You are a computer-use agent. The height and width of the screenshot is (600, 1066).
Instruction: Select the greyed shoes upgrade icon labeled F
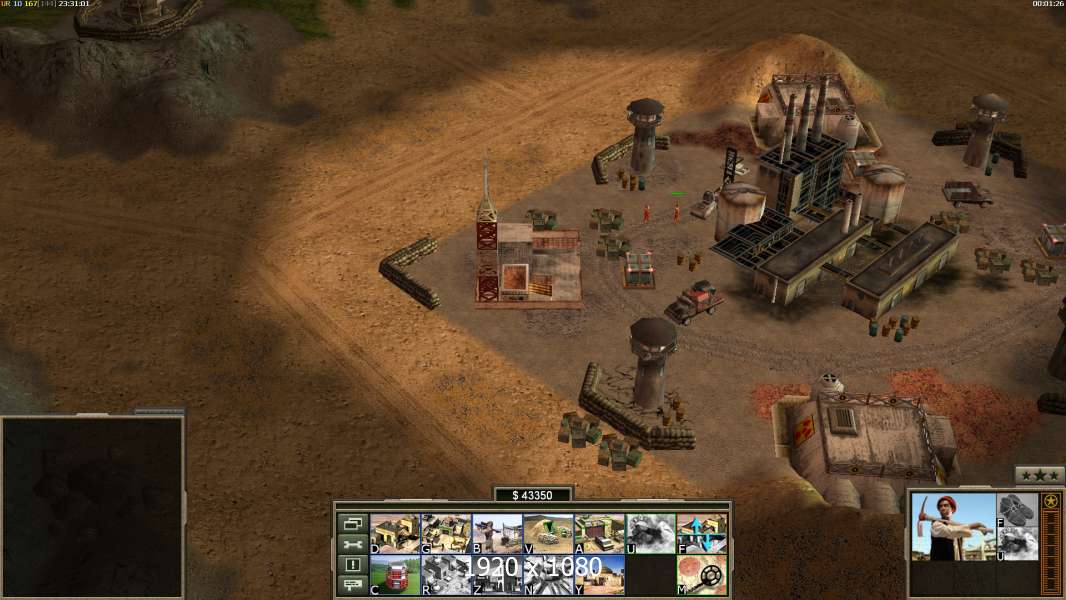coord(1018,508)
